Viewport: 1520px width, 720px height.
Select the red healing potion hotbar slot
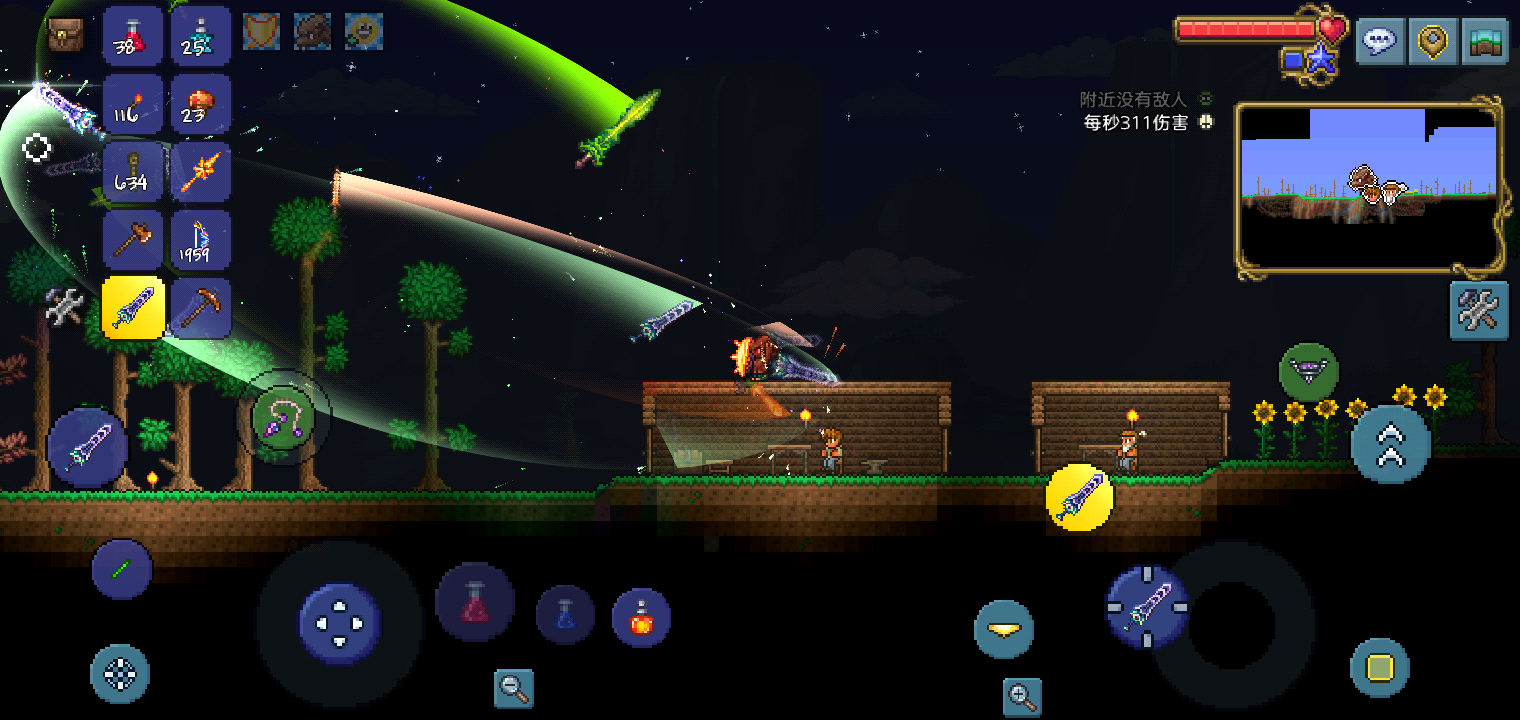[x=133, y=36]
